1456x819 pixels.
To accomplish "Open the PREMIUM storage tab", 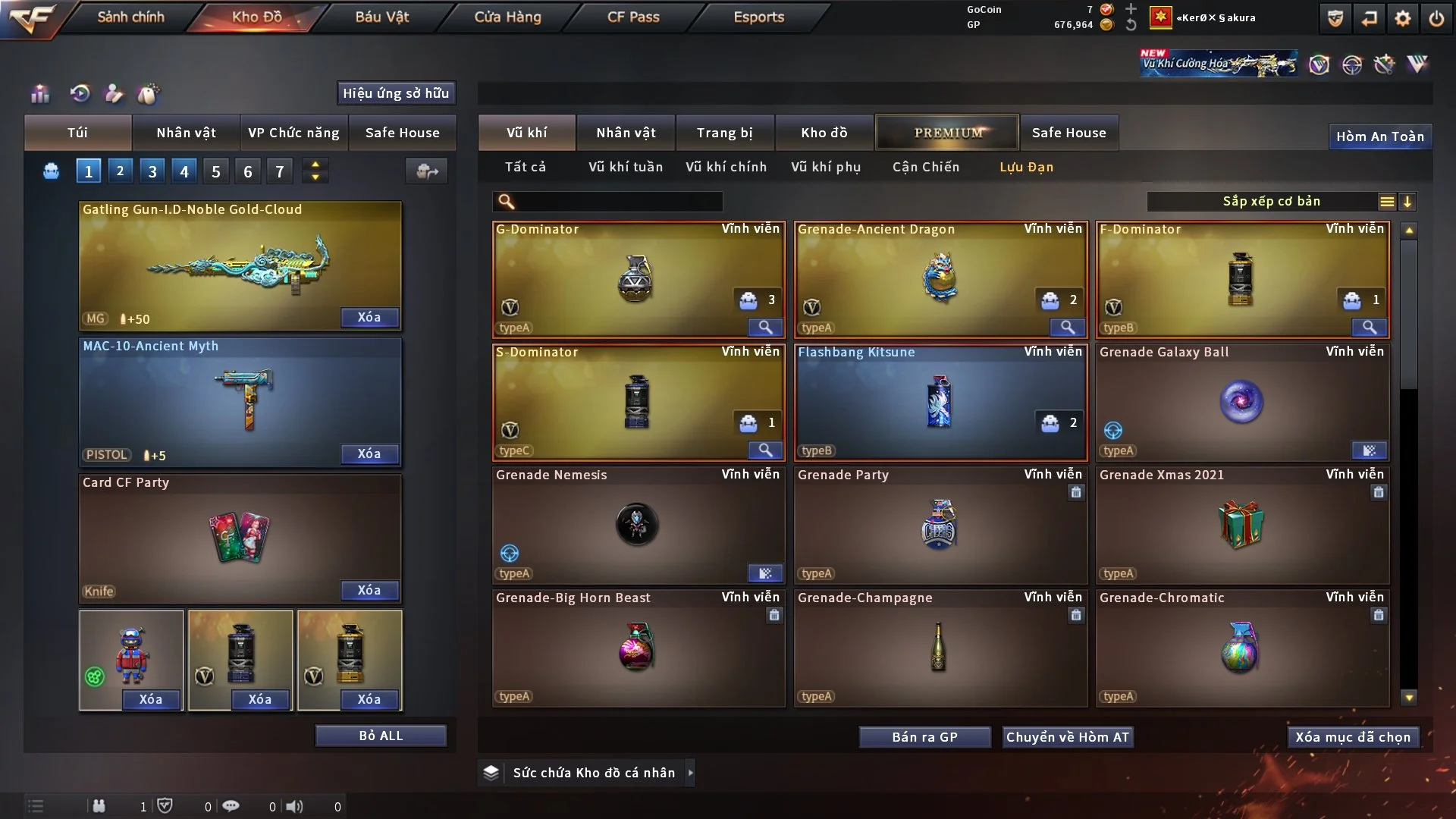I will tap(948, 133).
